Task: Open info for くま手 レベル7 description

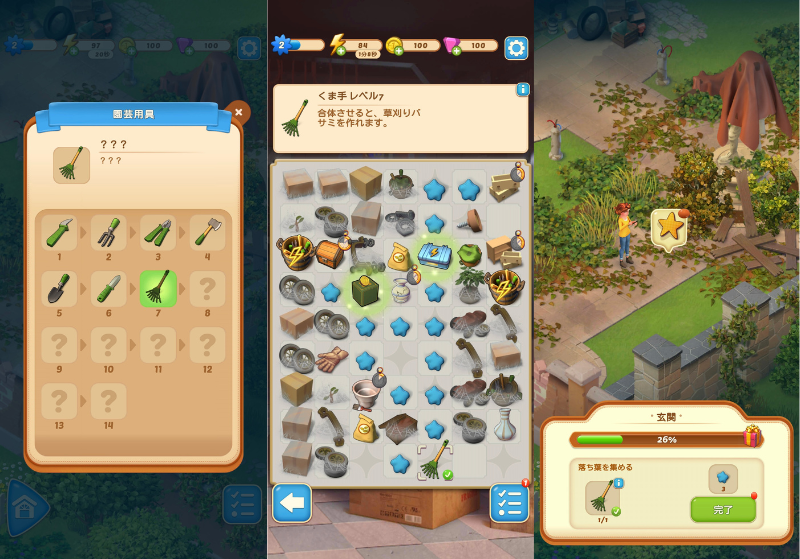Action: pos(522,90)
